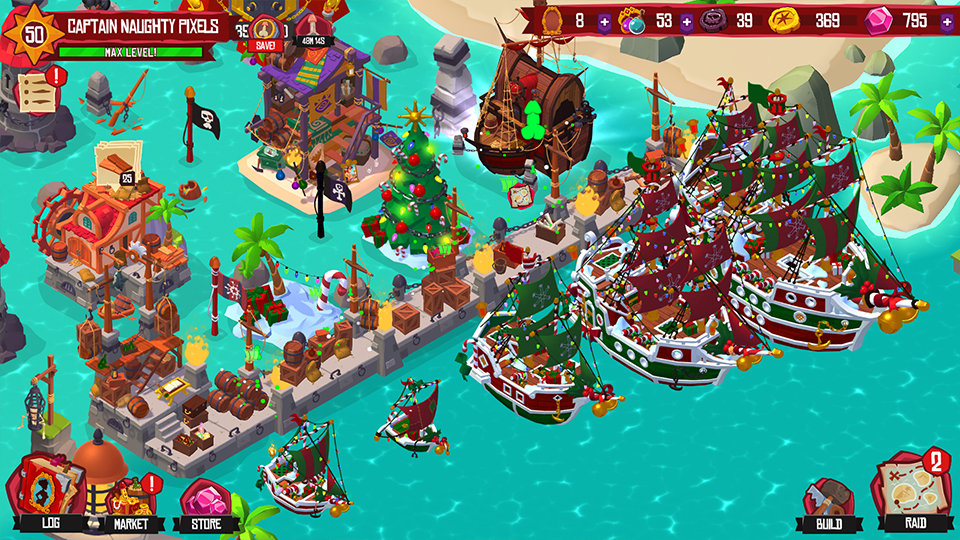
Task: Tap the plus button beside the mirror count
Action: (604, 21)
